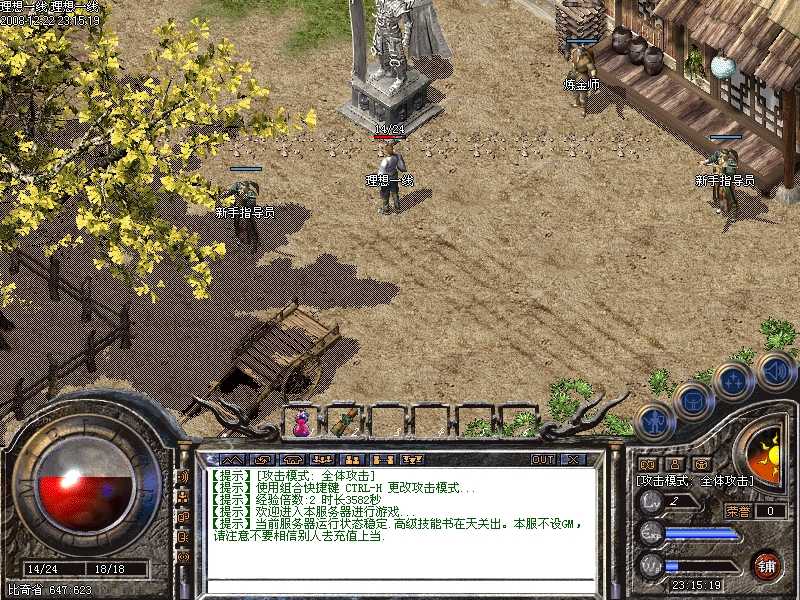The image size is (800, 600).
Task: Click the 荣誉 honor label
Action: 737,511
